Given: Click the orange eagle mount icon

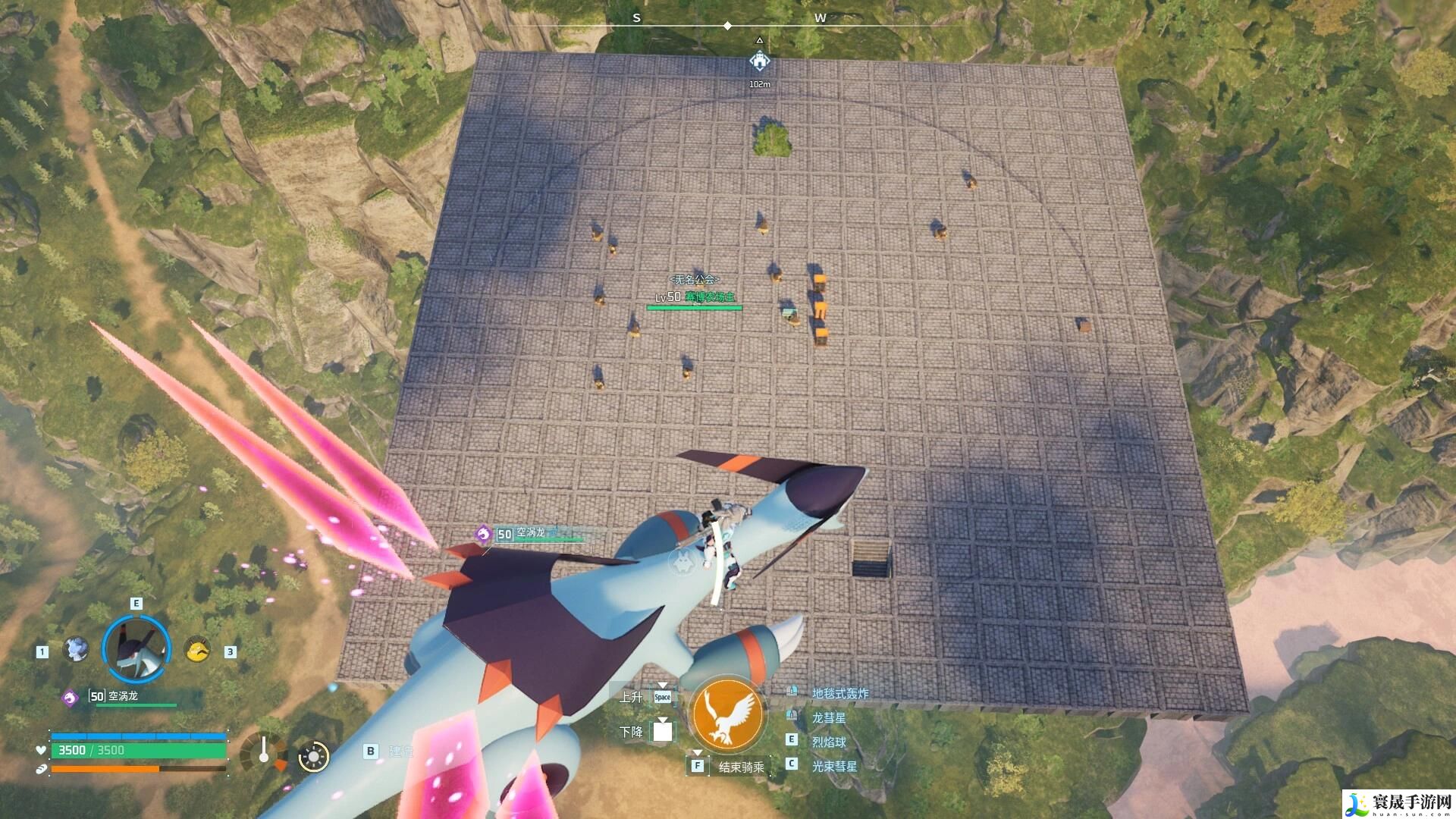Looking at the screenshot, I should coord(728,715).
